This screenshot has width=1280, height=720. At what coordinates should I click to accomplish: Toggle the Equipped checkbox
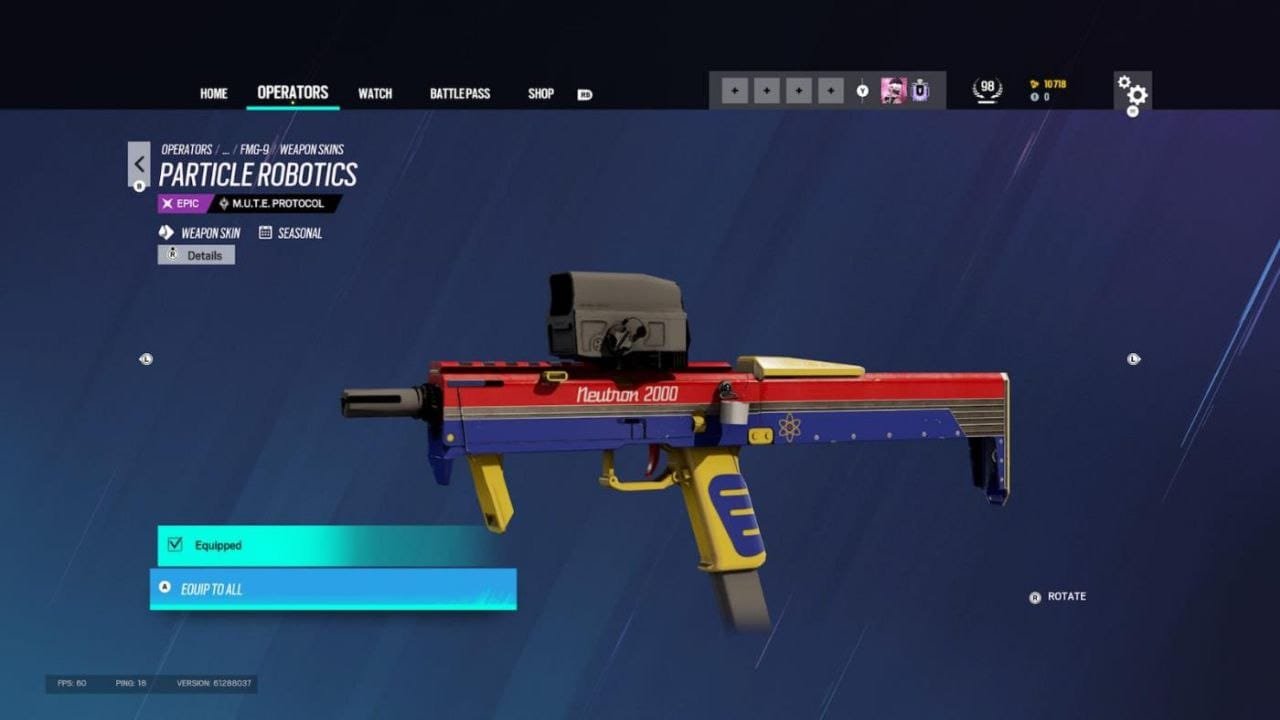point(176,545)
